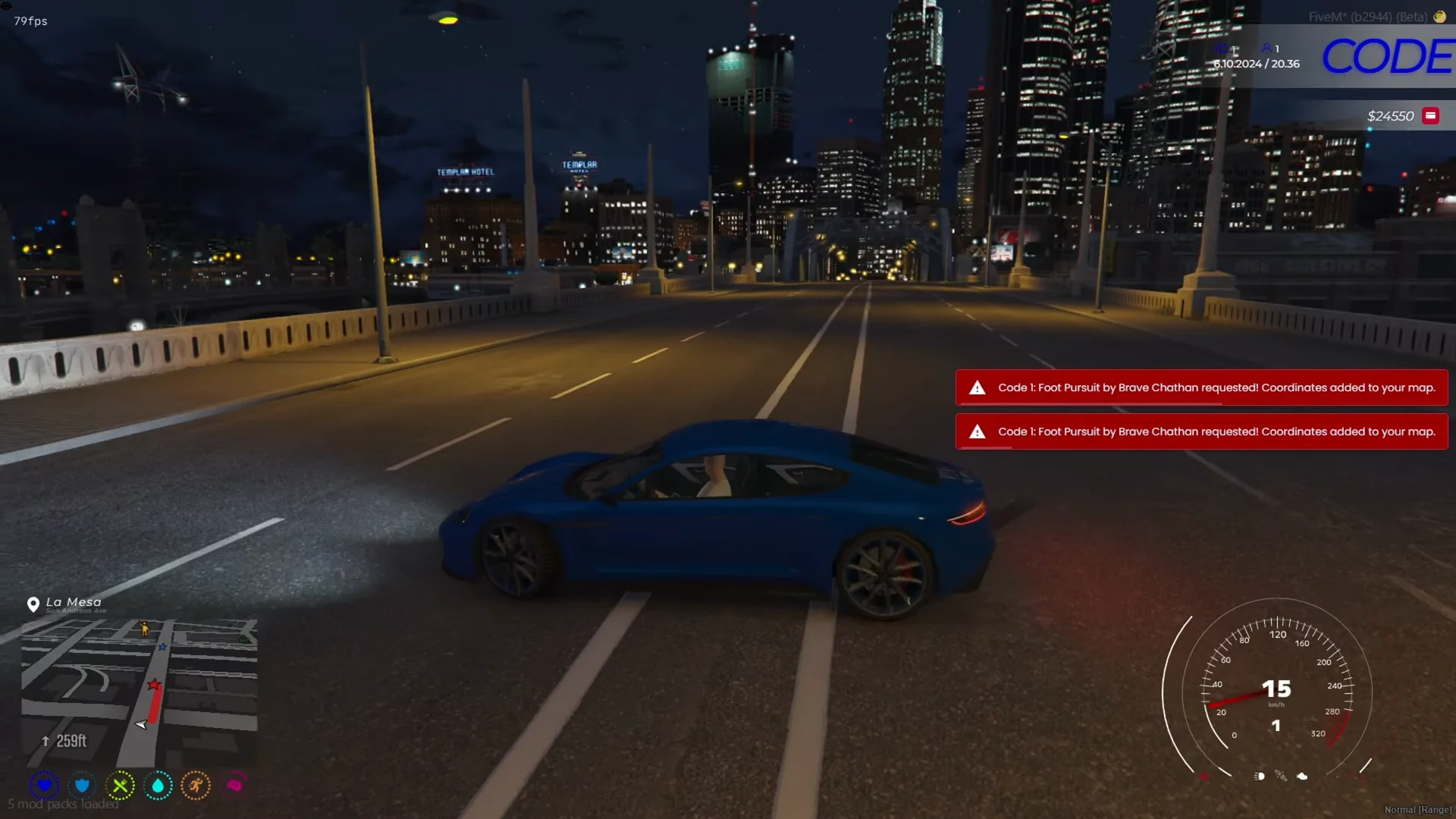This screenshot has height=819, width=1456.
Task: Select the green hunger knife-and-fork icon
Action: coord(120,786)
